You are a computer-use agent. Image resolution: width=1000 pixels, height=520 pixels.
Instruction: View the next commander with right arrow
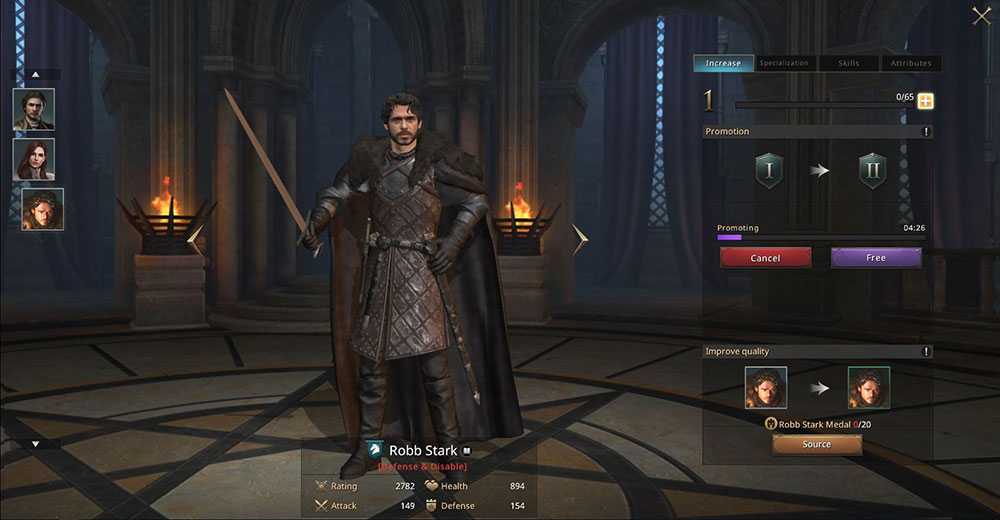coord(580,240)
